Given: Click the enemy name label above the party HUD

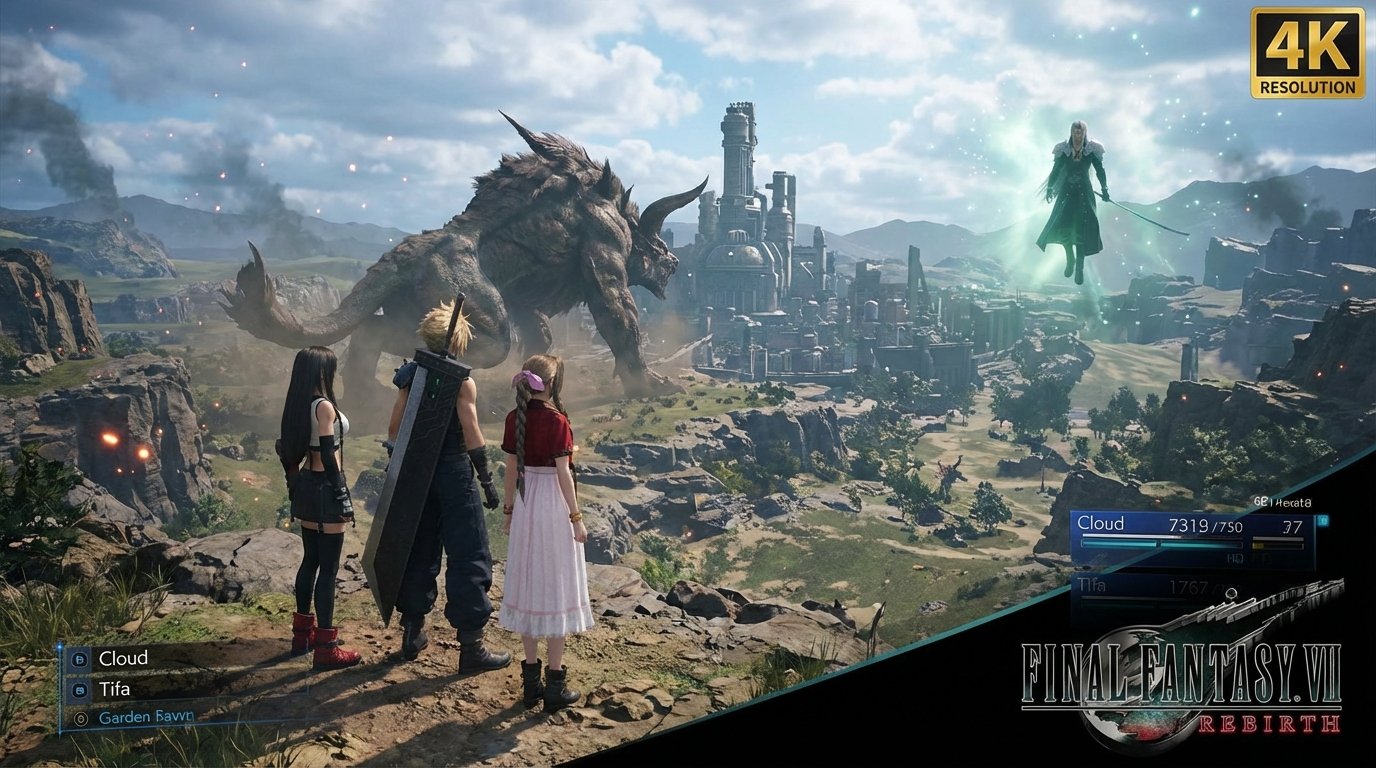Looking at the screenshot, I should [x=1282, y=500].
